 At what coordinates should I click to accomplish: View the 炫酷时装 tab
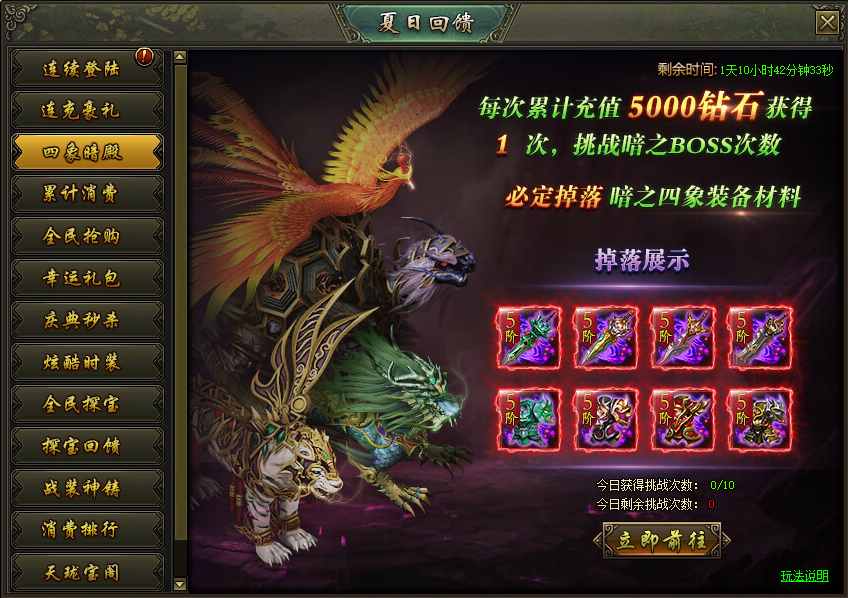86,362
